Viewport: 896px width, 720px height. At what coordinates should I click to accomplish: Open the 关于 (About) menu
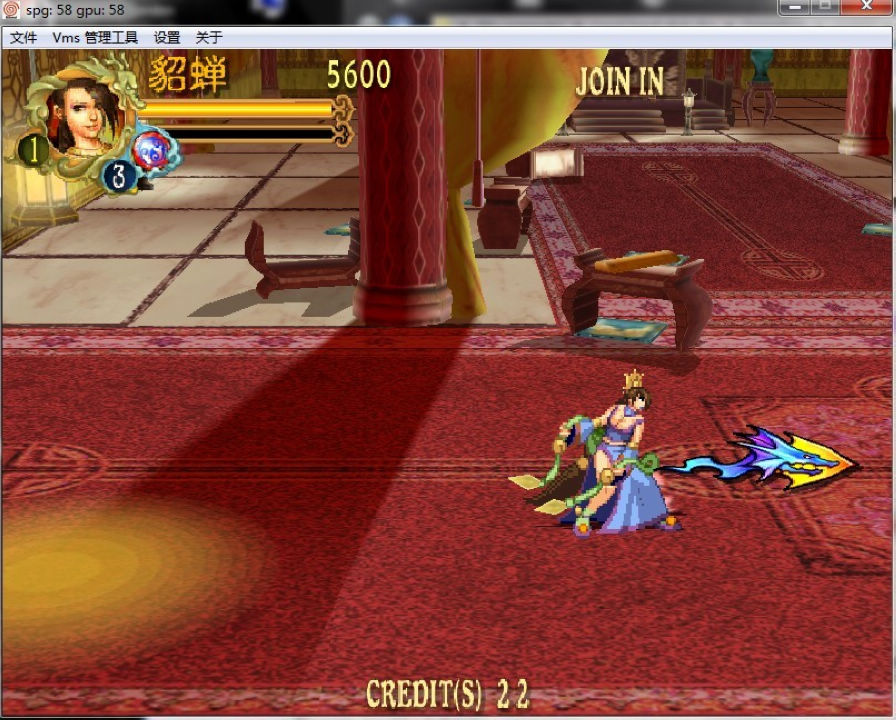[x=209, y=38]
